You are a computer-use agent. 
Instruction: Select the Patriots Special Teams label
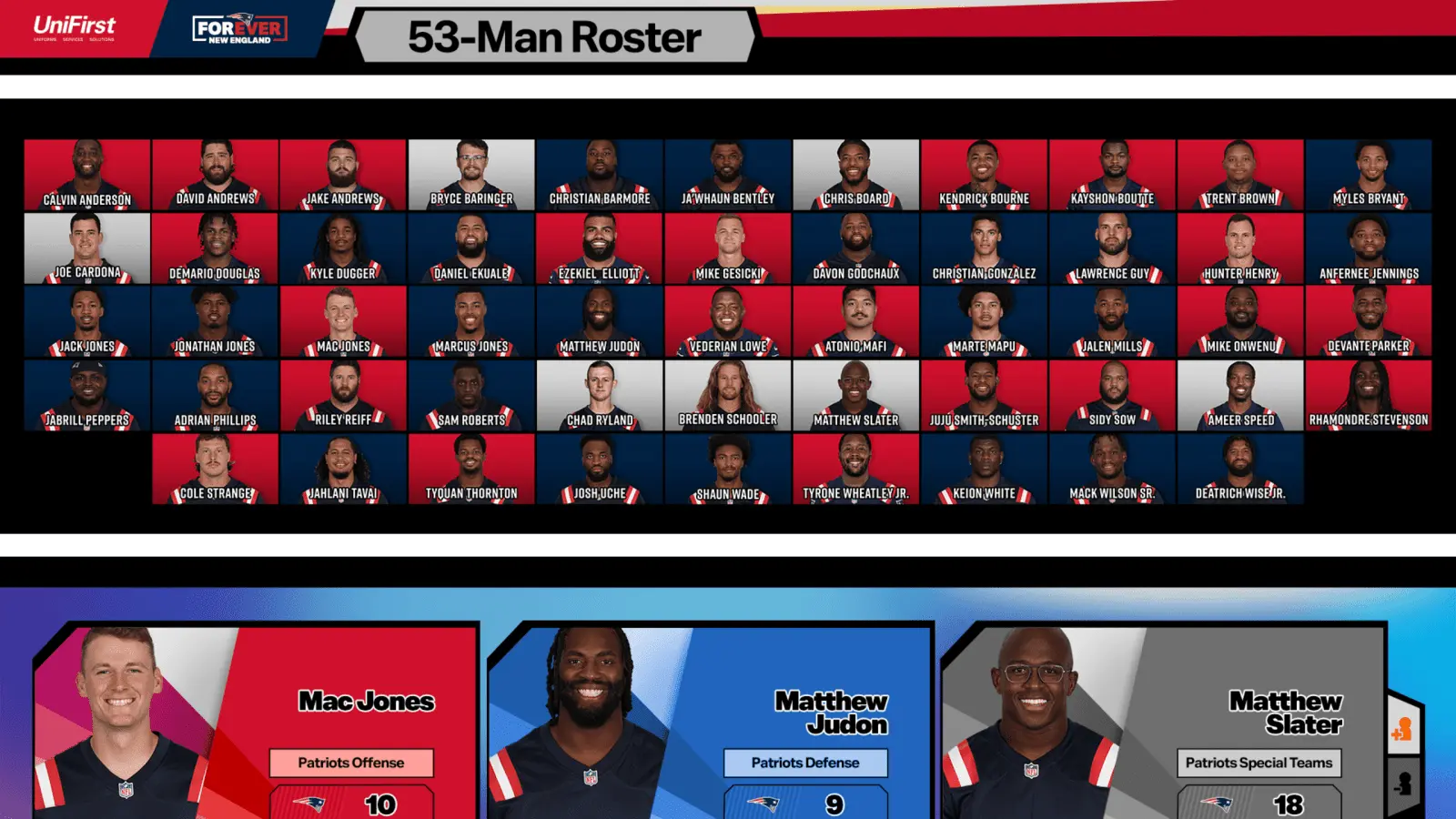(x=1259, y=763)
